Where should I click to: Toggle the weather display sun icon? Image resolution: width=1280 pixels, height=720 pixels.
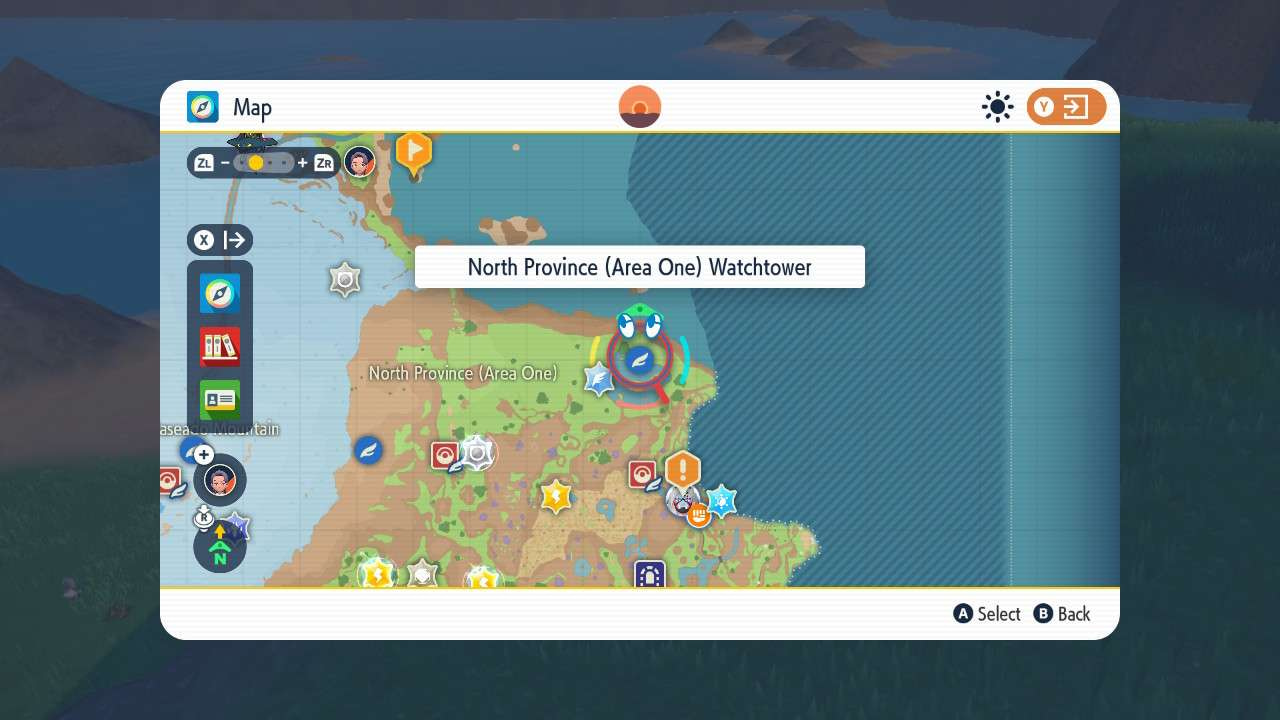(x=997, y=107)
